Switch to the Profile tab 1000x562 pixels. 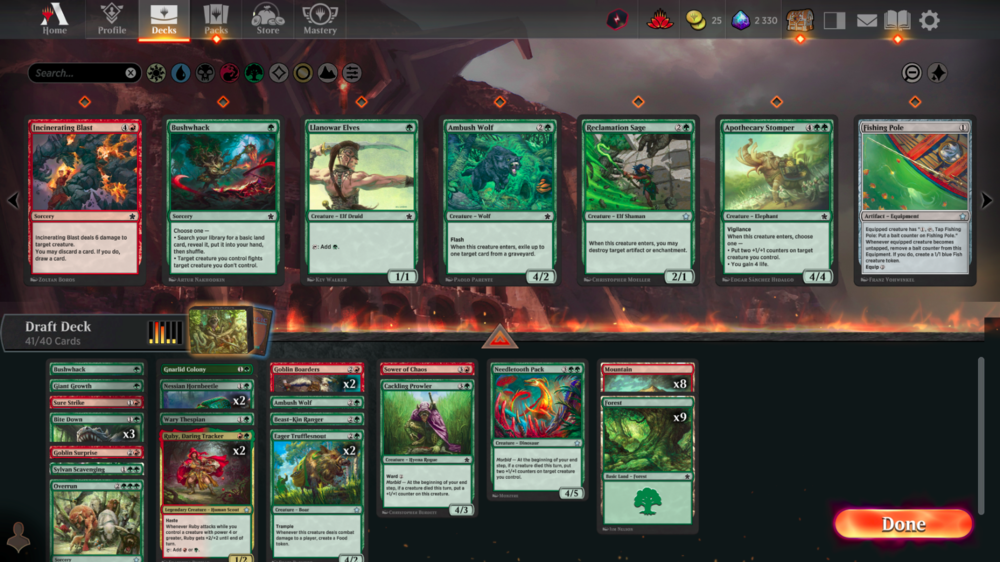[111, 19]
